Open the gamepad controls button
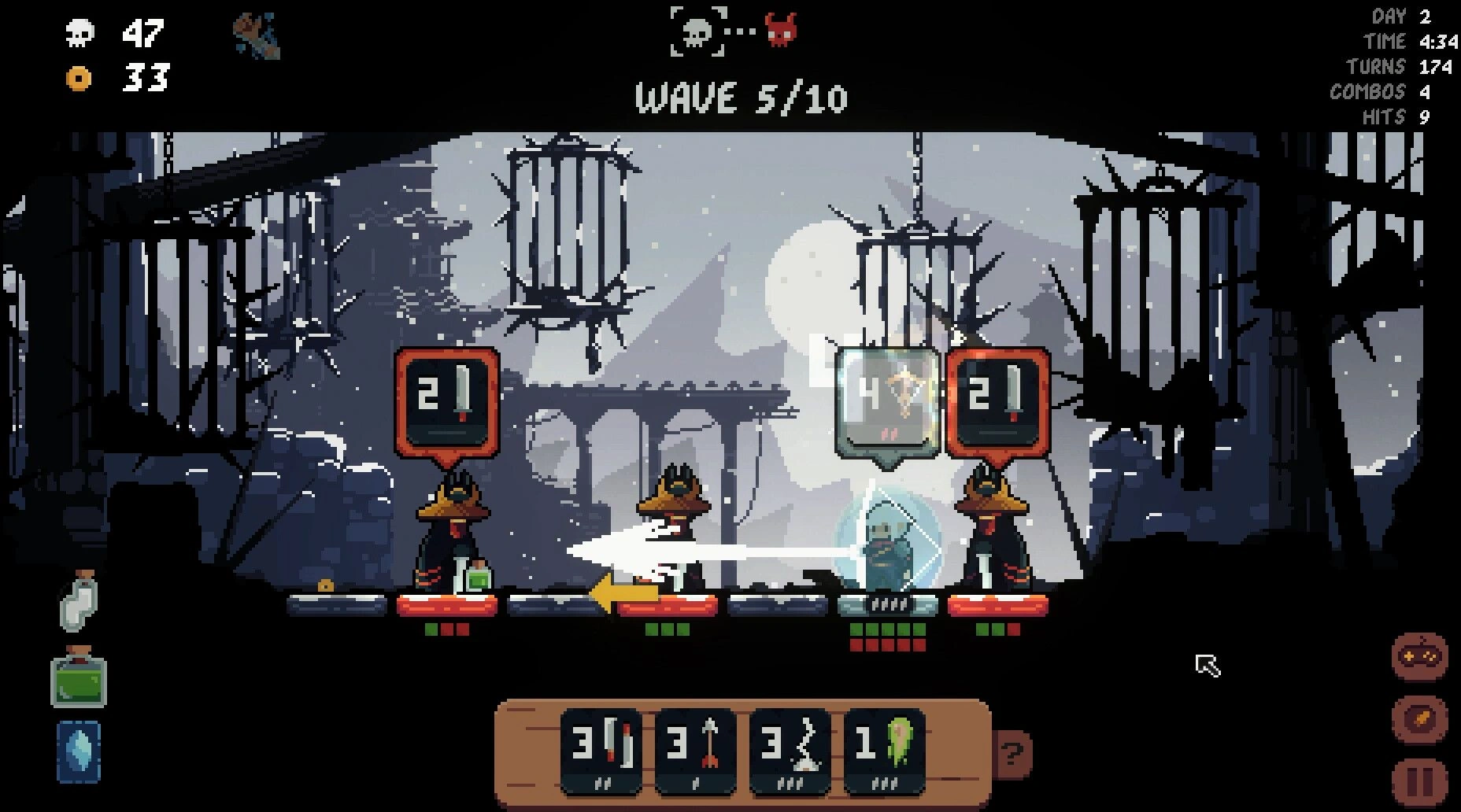The height and width of the screenshot is (812, 1461). click(1420, 656)
